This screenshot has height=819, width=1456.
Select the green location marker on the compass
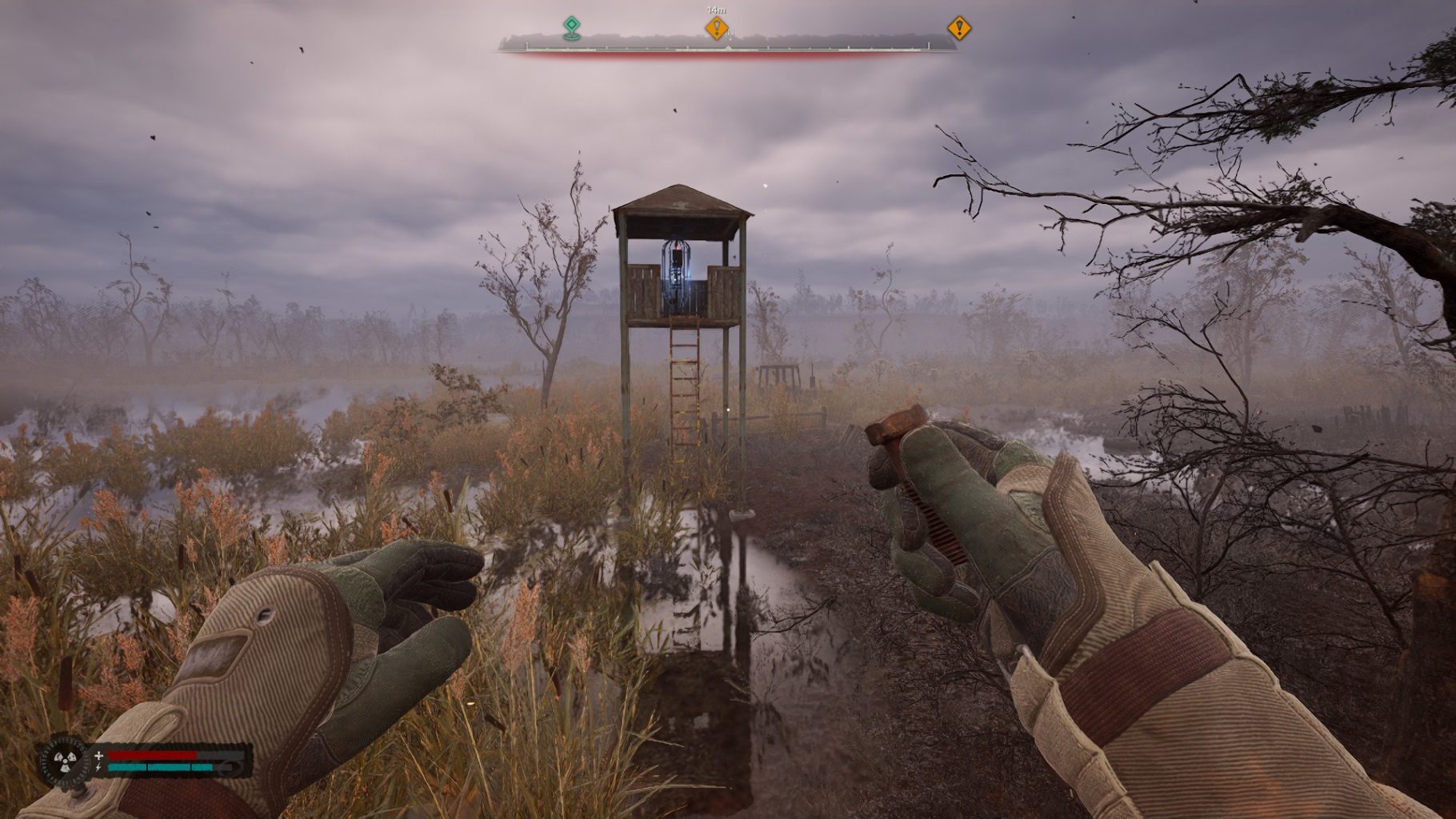coord(570,28)
